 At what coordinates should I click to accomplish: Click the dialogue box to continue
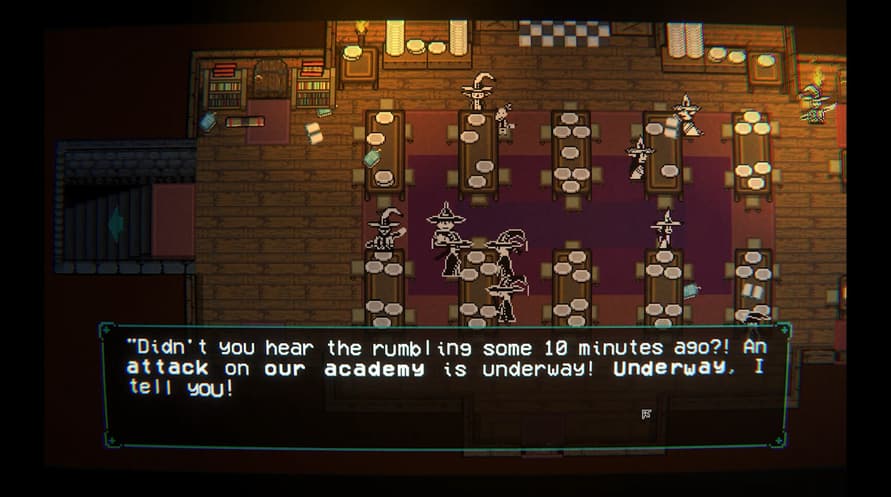coord(445,385)
